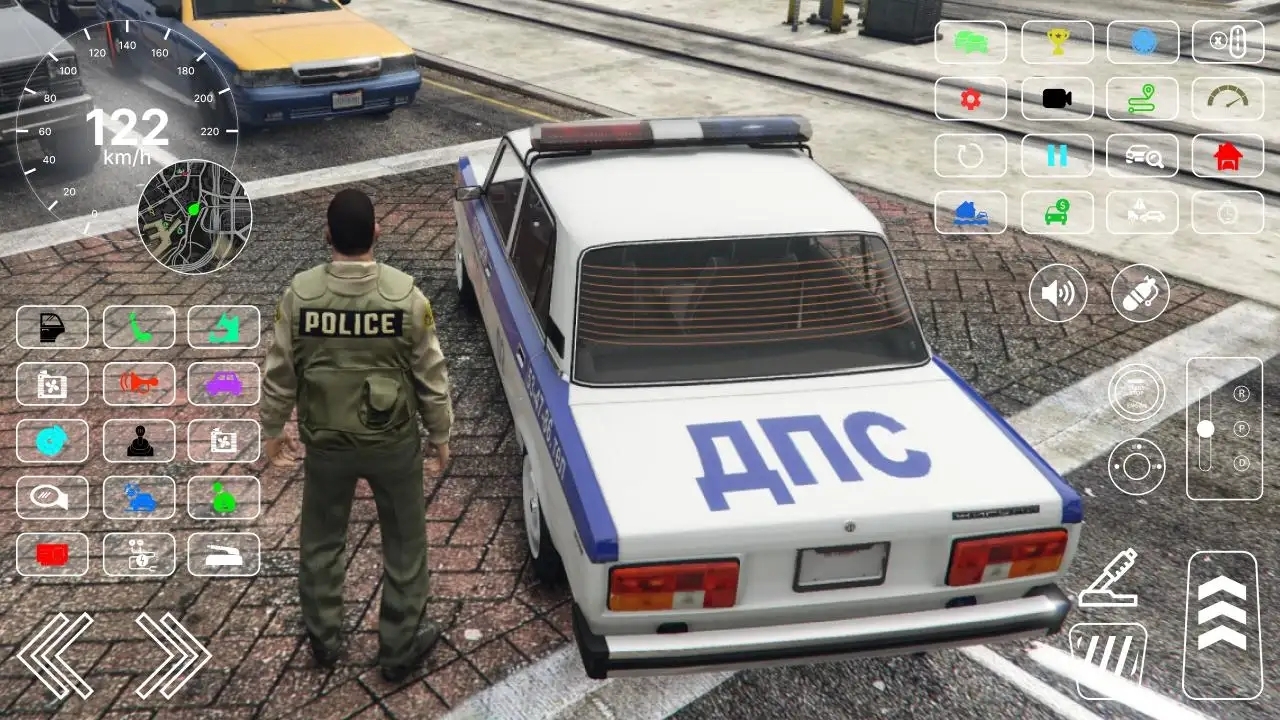Mute audio with the speaker icon
The height and width of the screenshot is (720, 1280).
click(1058, 293)
